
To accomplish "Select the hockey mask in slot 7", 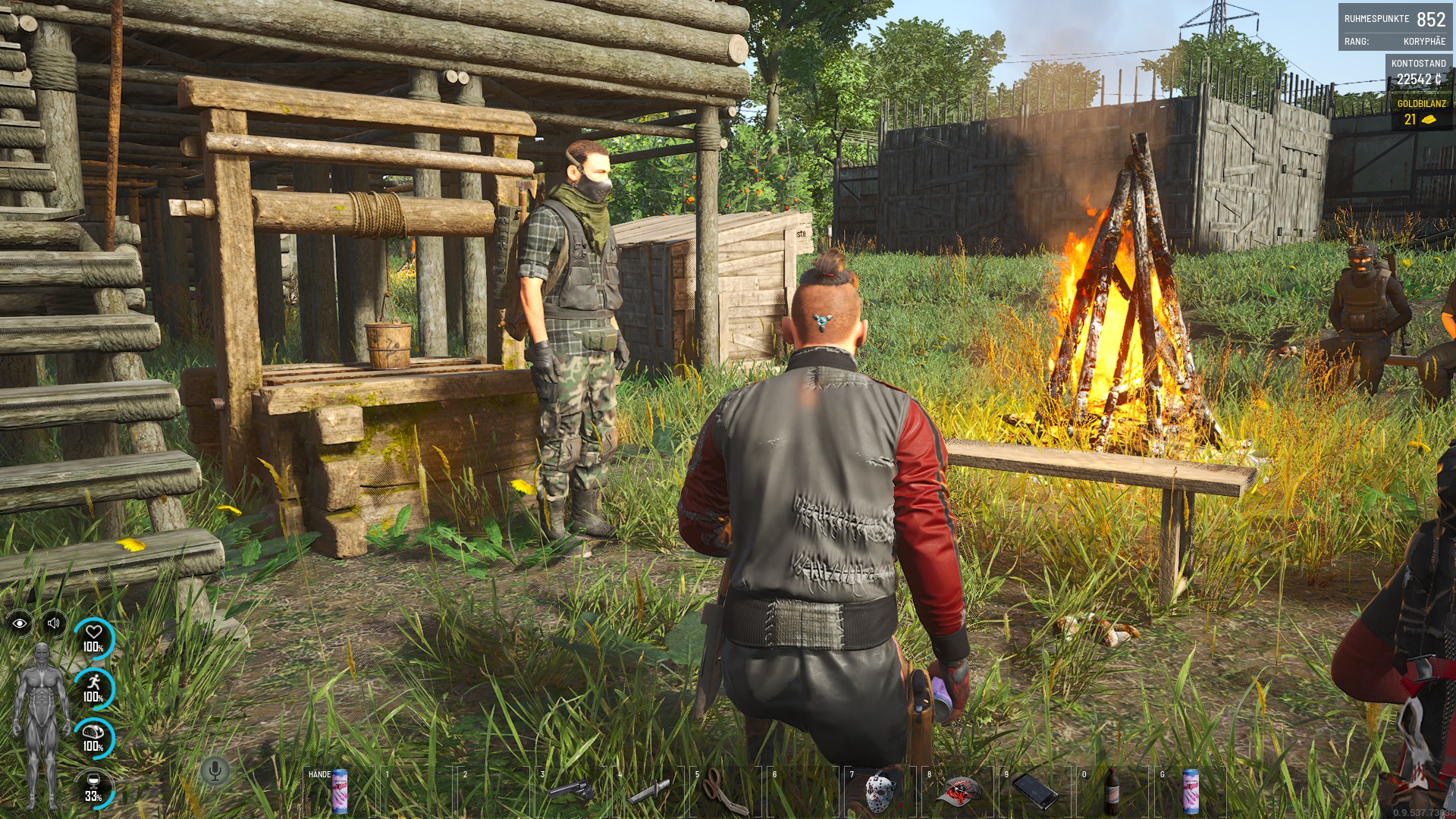I will (880, 792).
